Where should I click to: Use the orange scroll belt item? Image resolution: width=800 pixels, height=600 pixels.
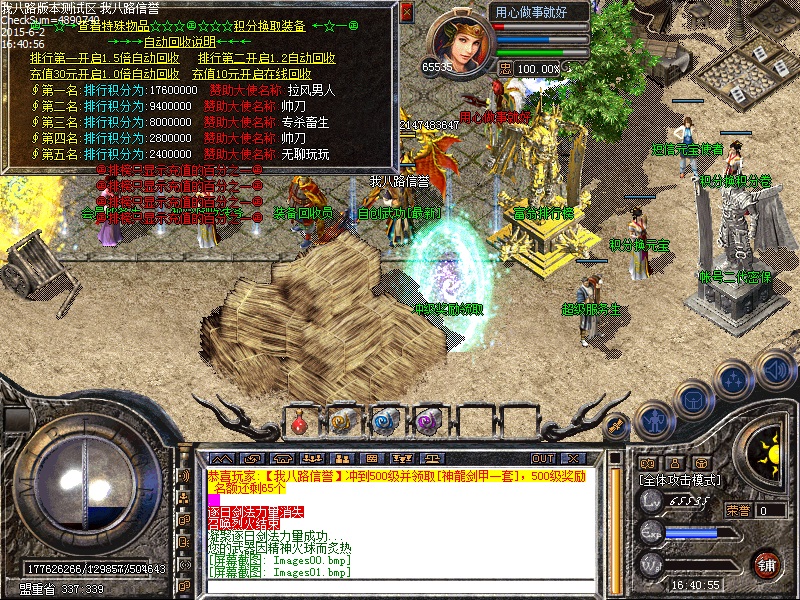coord(343,421)
